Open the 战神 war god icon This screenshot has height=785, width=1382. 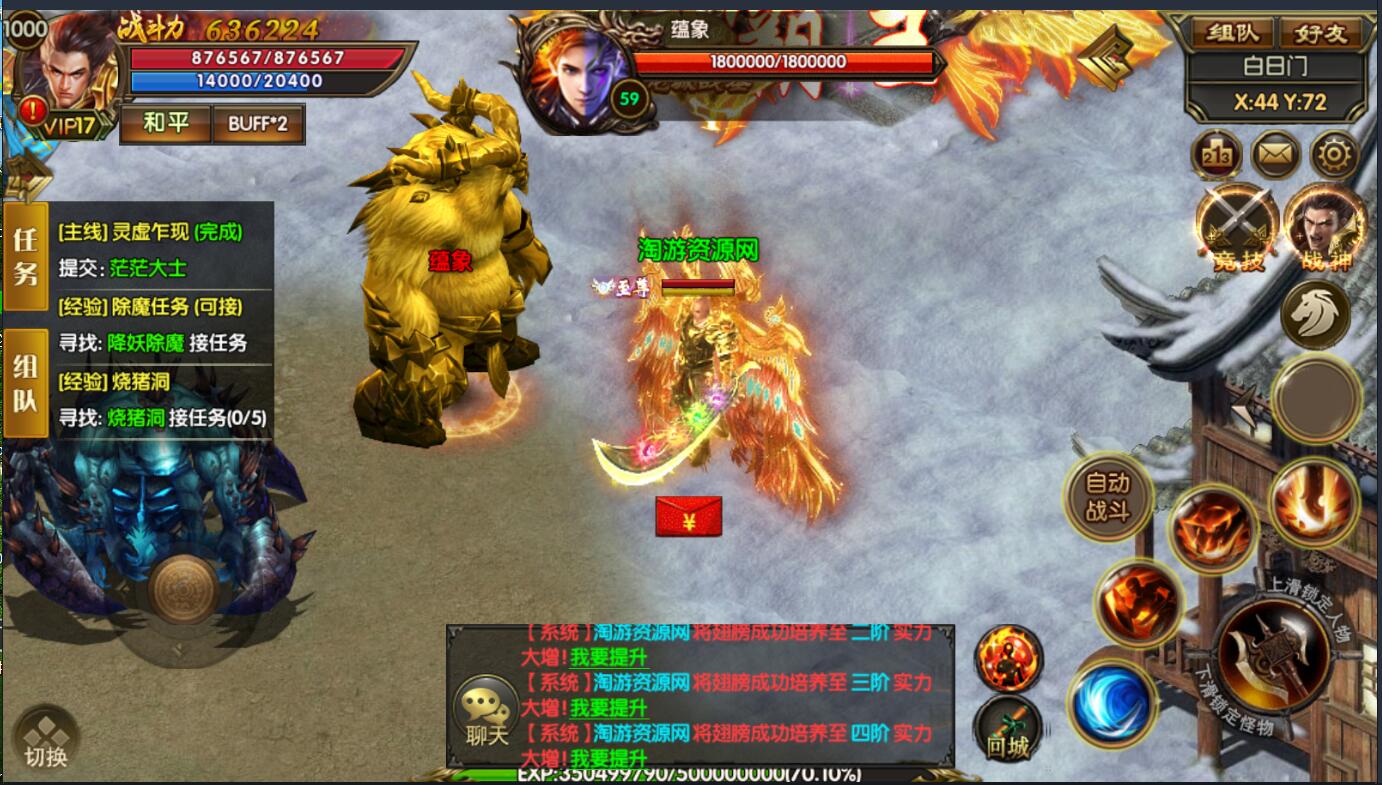(x=1325, y=228)
